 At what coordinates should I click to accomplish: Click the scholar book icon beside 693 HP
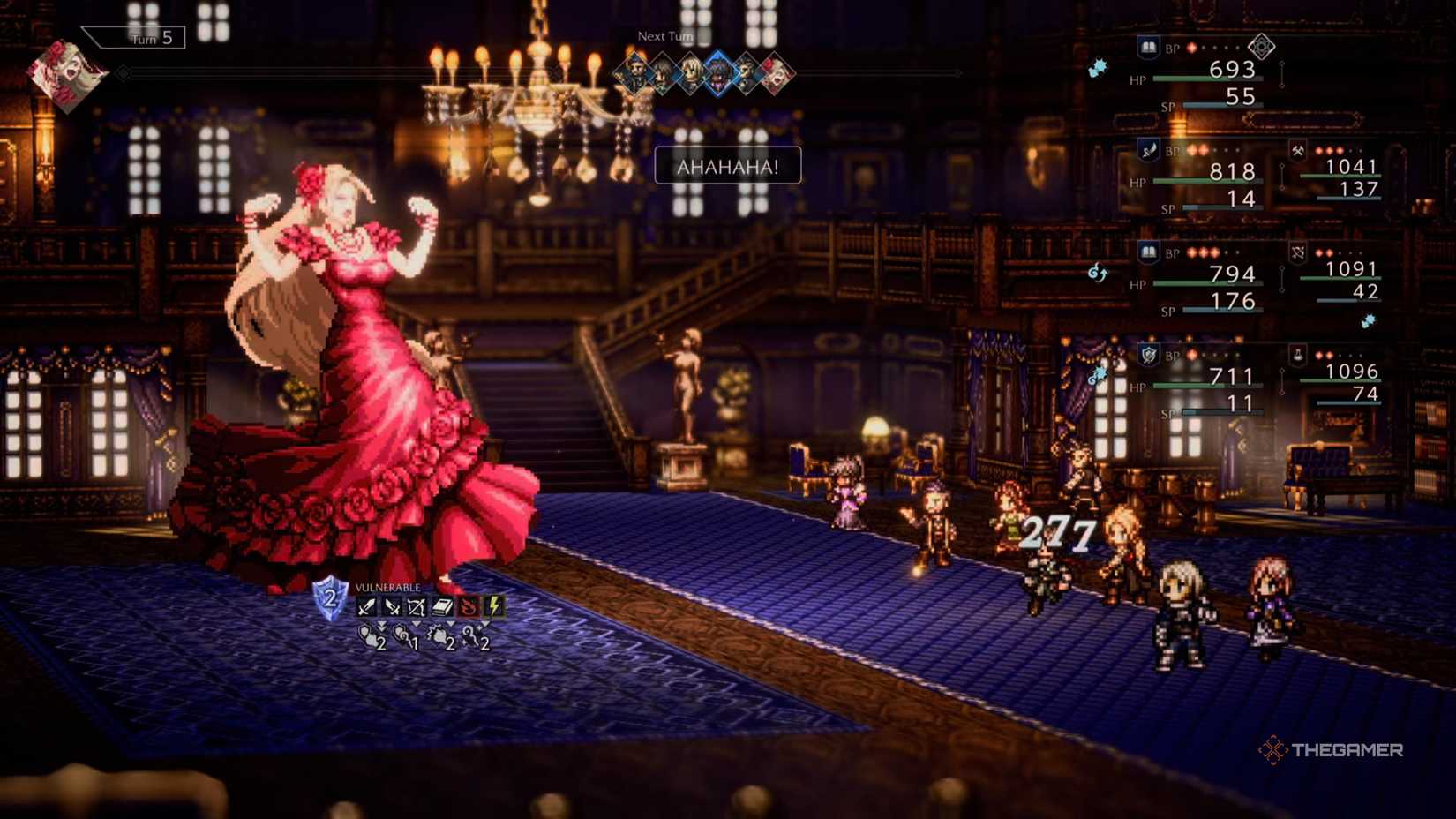coord(1146,48)
